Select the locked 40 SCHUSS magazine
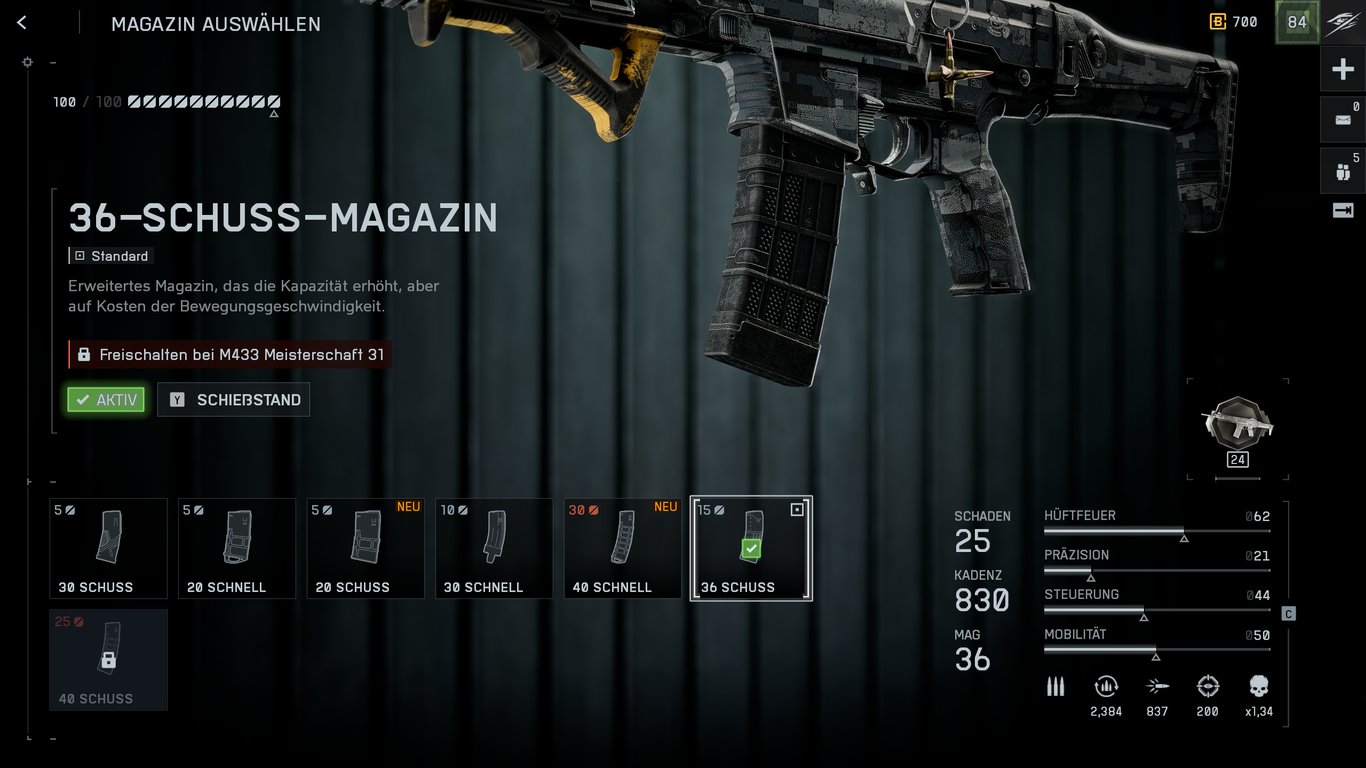This screenshot has width=1366, height=768. pyautogui.click(x=108, y=660)
